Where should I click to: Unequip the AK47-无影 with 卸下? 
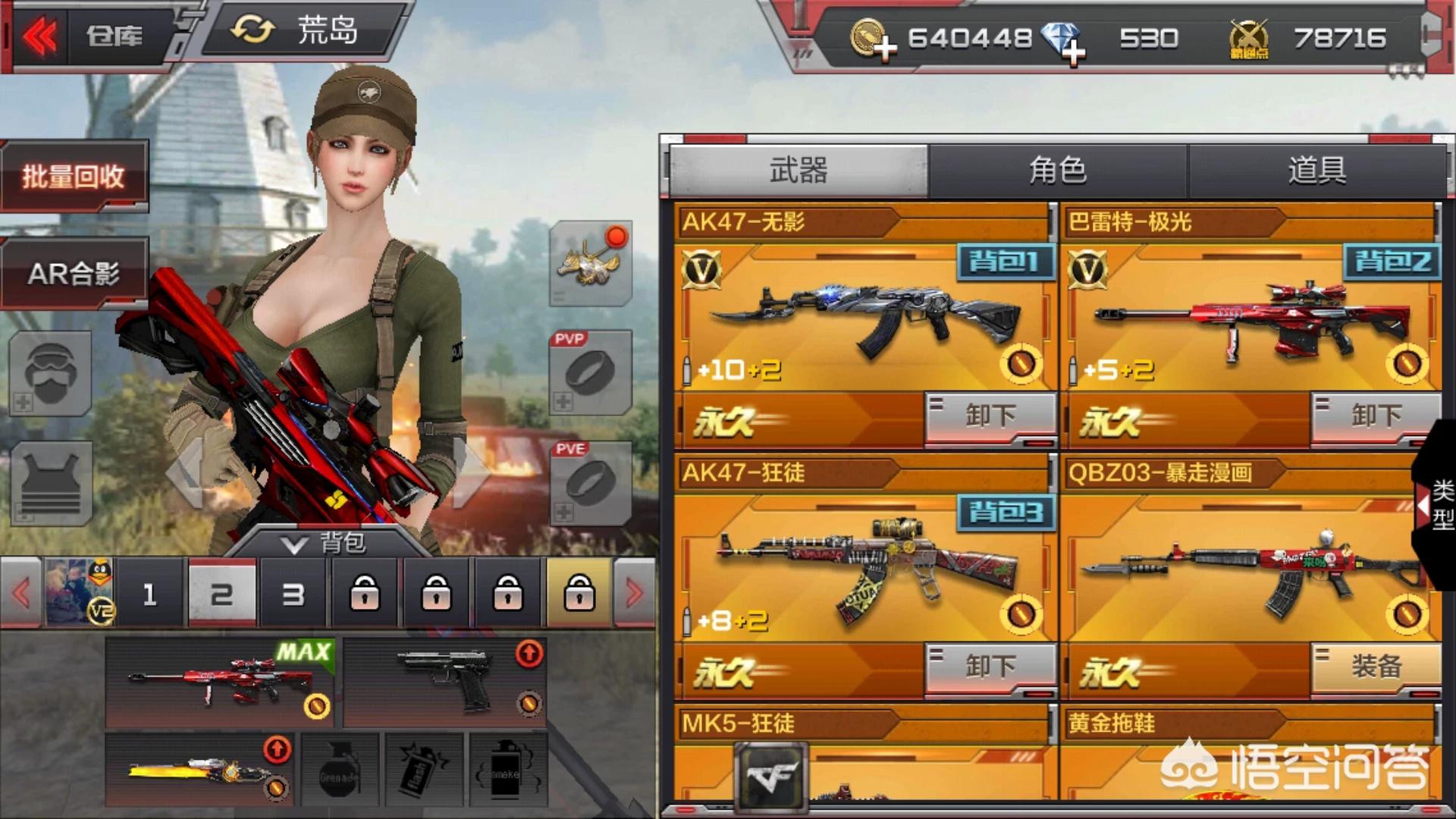pos(990,416)
